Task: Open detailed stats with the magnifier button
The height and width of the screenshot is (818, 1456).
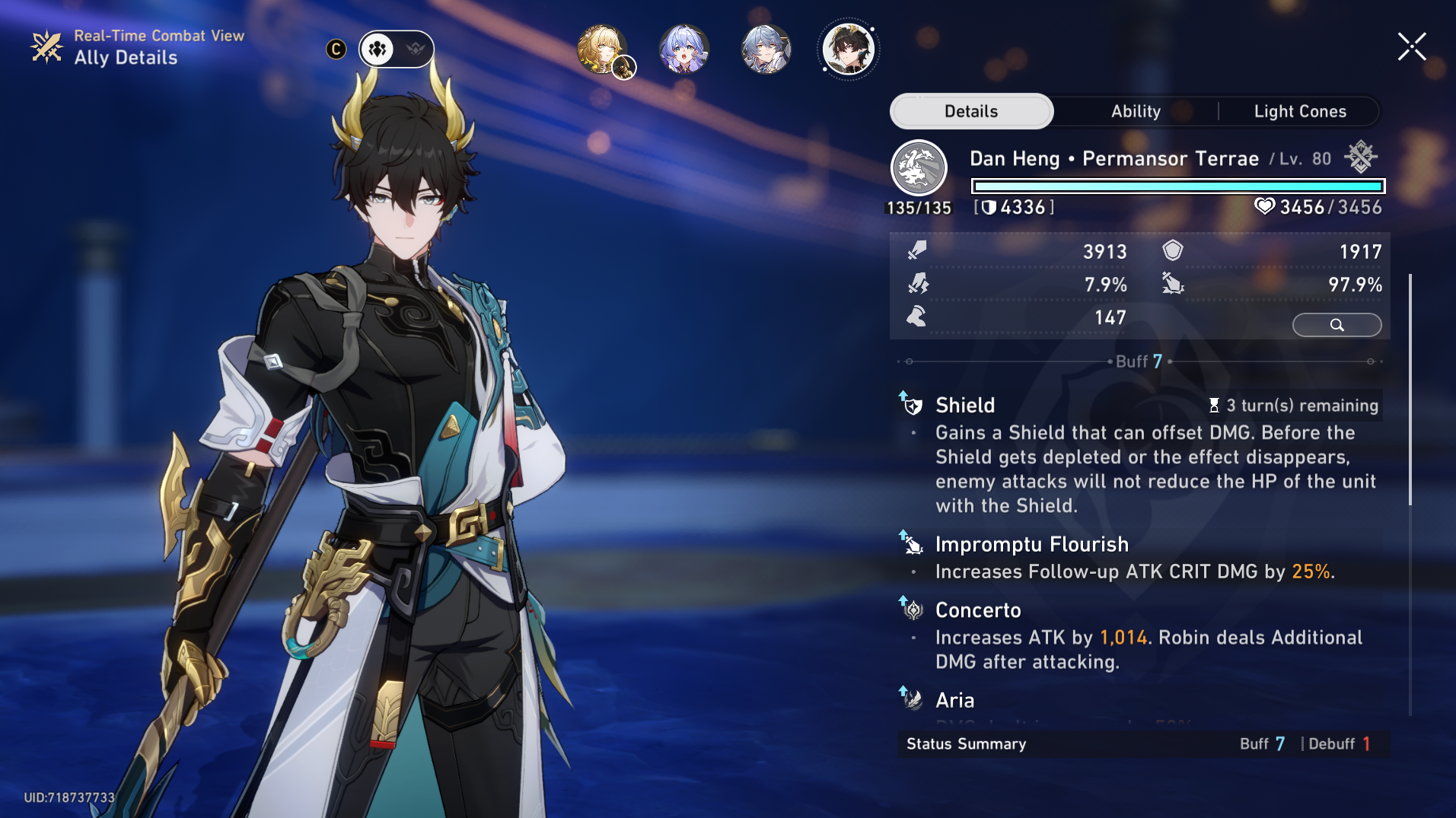Action: pyautogui.click(x=1337, y=325)
